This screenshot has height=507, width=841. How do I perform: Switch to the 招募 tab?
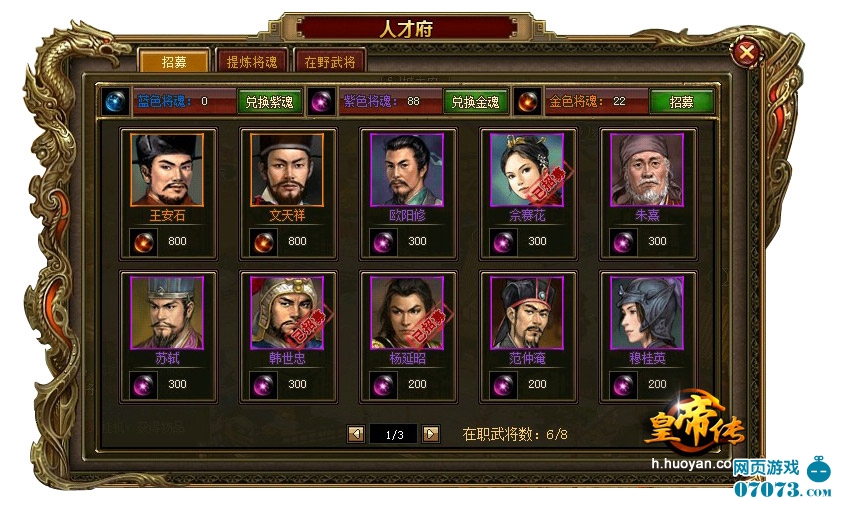click(x=173, y=62)
